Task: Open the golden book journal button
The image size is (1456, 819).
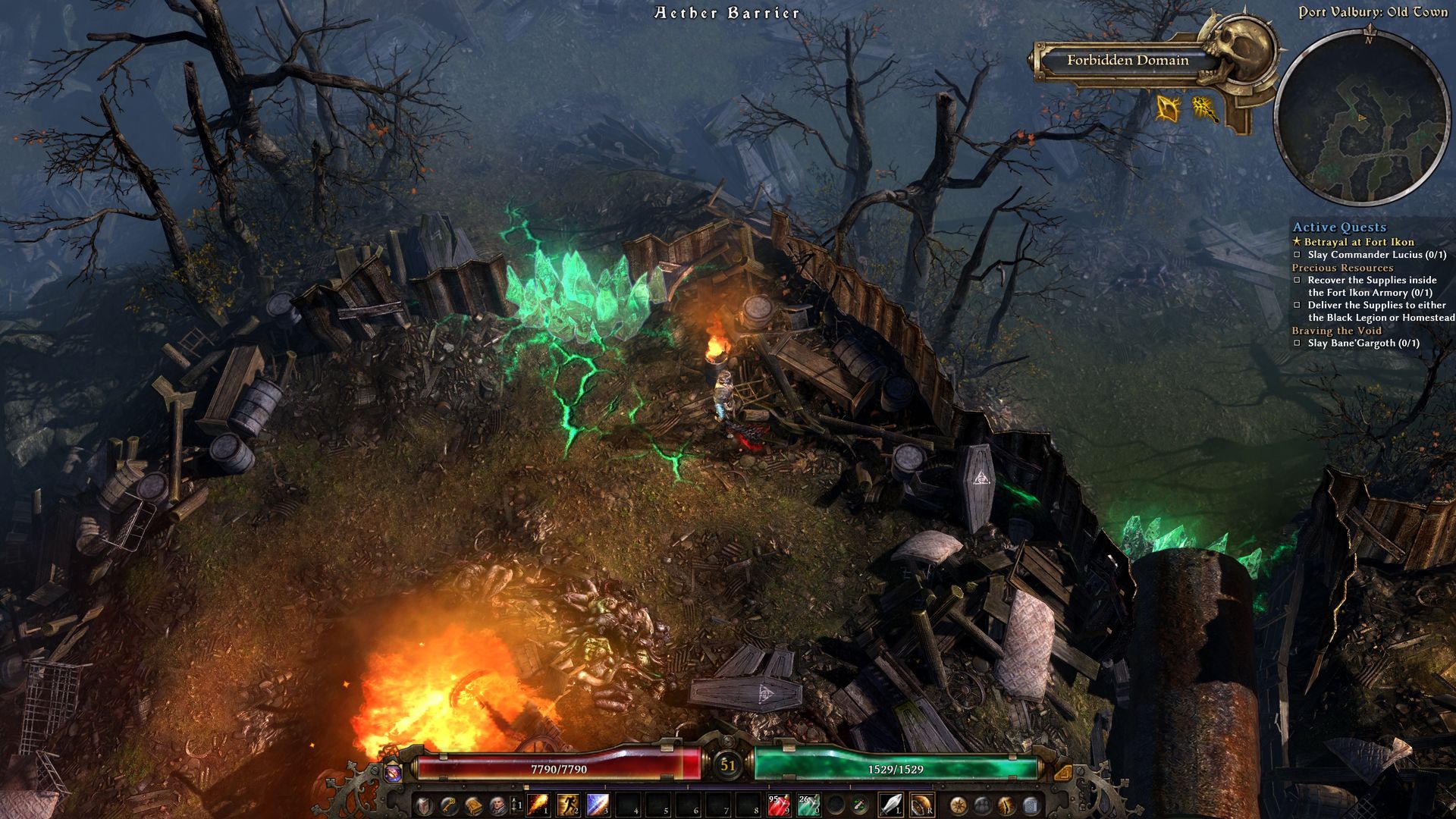Action: [x=473, y=805]
